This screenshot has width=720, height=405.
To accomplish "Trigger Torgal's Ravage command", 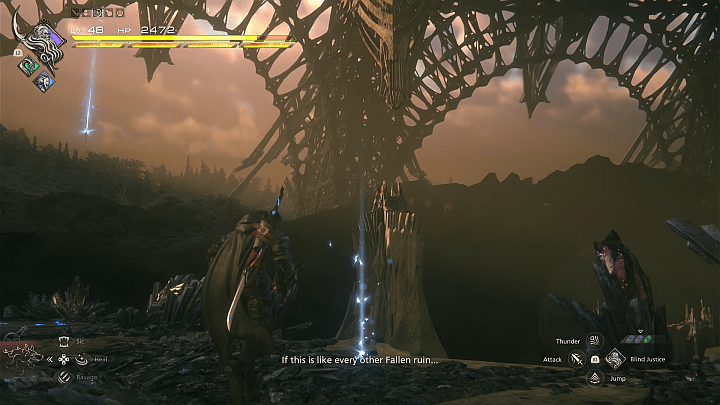I will point(65,376).
